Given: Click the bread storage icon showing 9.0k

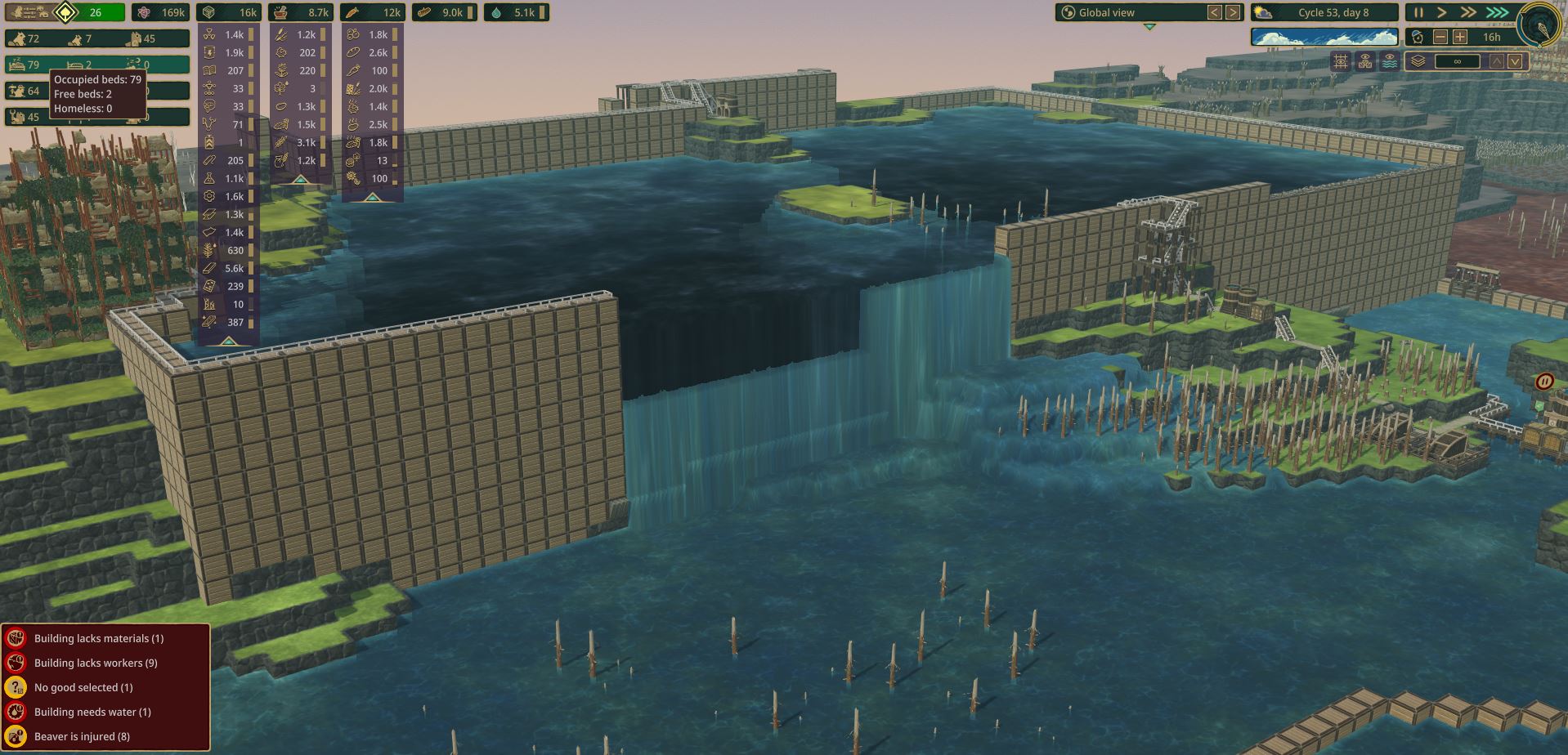Looking at the screenshot, I should 425,12.
